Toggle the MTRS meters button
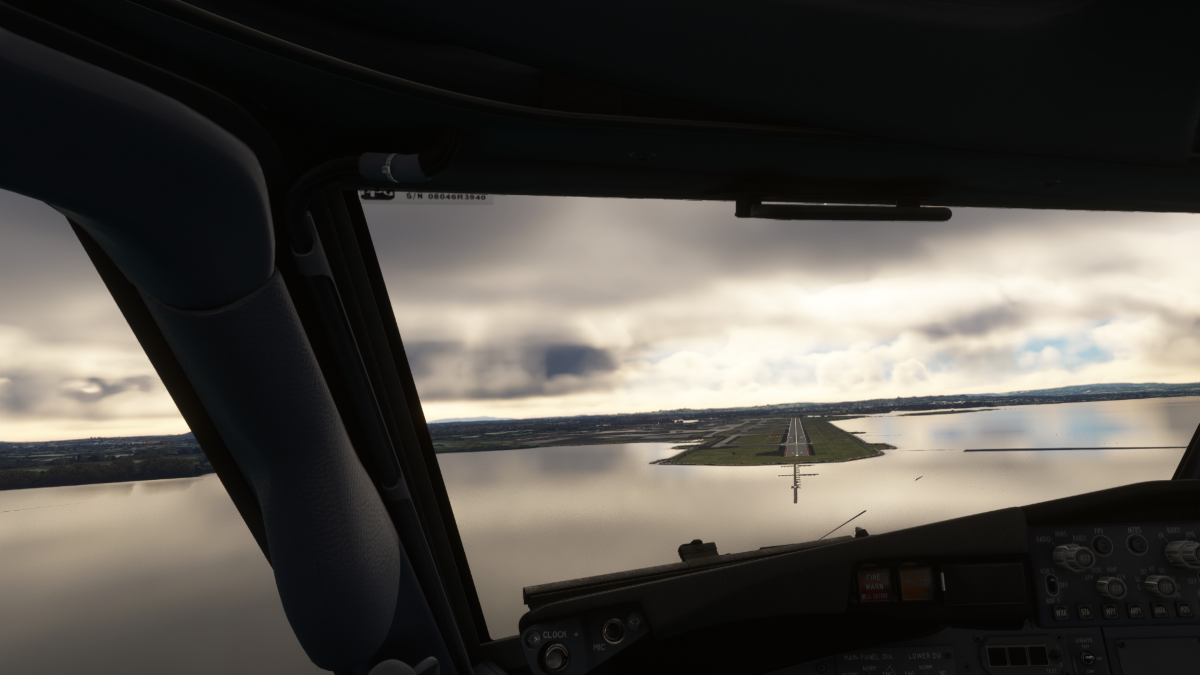 [x=1136, y=544]
